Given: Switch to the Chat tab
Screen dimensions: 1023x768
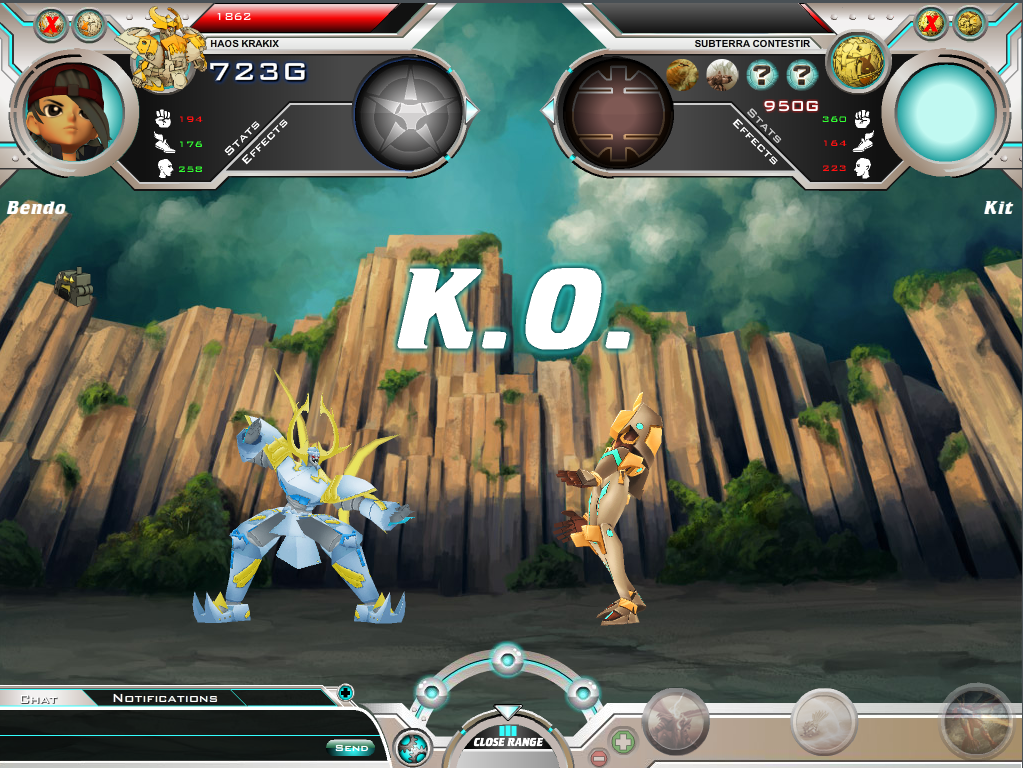Looking at the screenshot, I should (x=39, y=699).
